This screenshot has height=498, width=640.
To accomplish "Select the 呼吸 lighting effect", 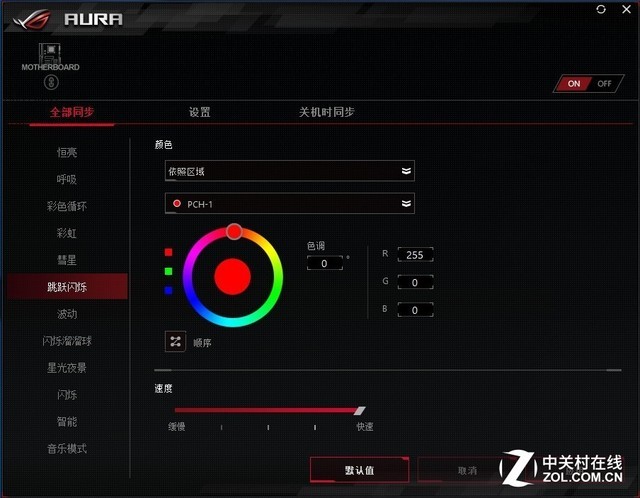I will click(x=67, y=179).
